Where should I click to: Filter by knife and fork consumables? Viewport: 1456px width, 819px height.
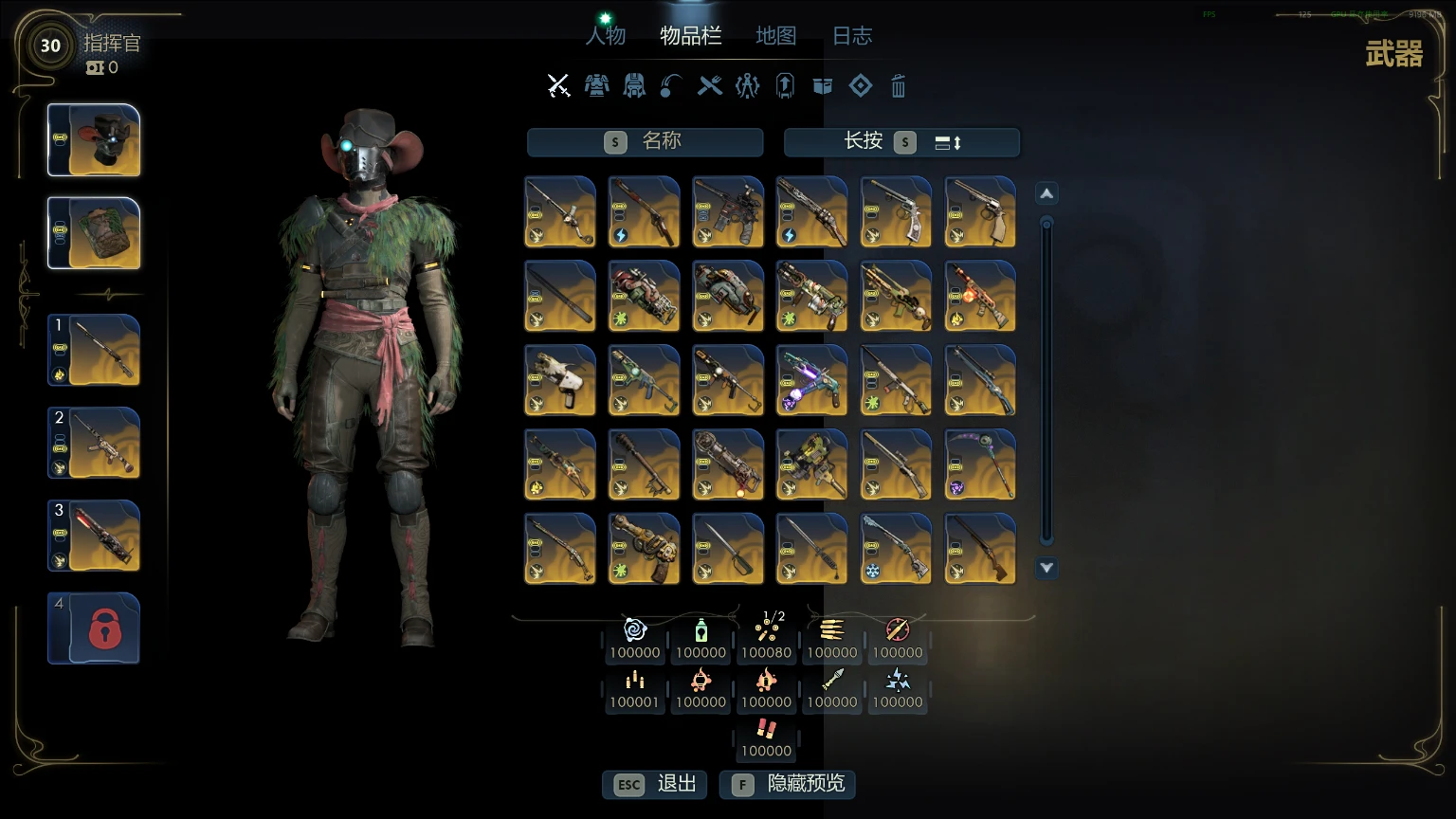pyautogui.click(x=709, y=86)
